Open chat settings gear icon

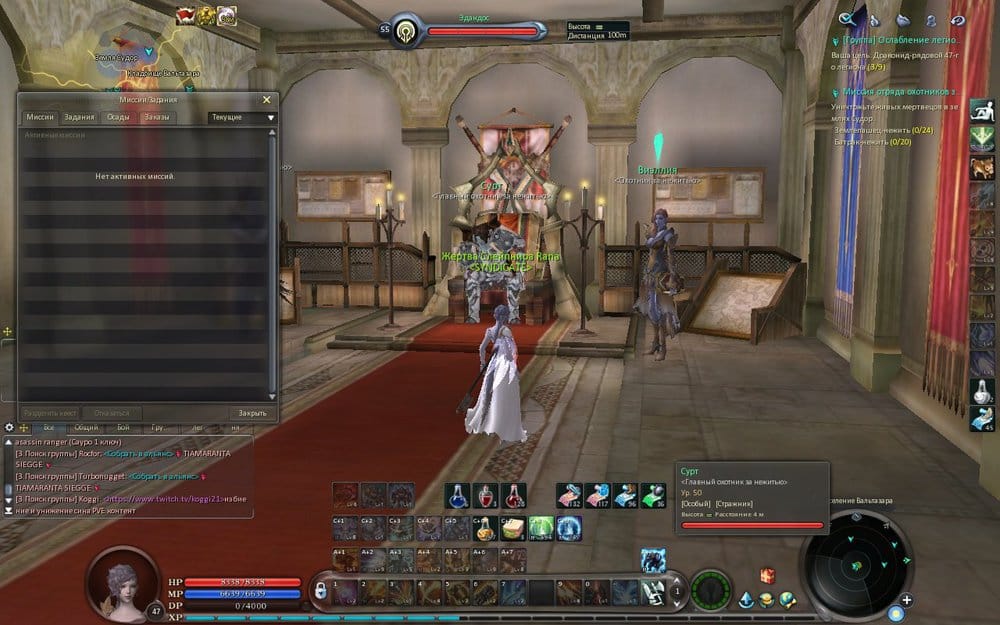point(9,427)
